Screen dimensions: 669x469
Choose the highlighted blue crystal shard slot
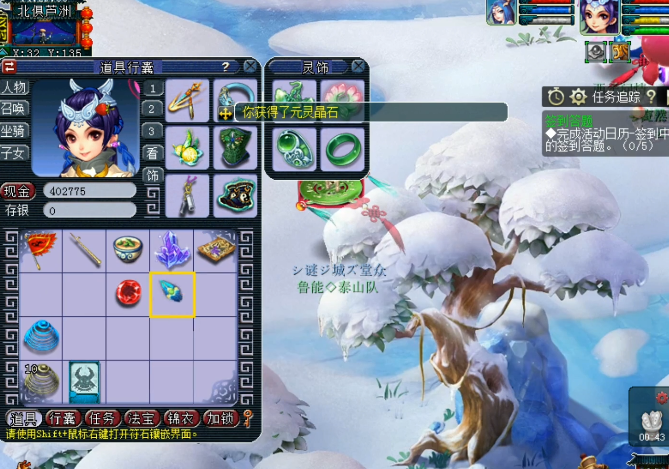(x=172, y=293)
